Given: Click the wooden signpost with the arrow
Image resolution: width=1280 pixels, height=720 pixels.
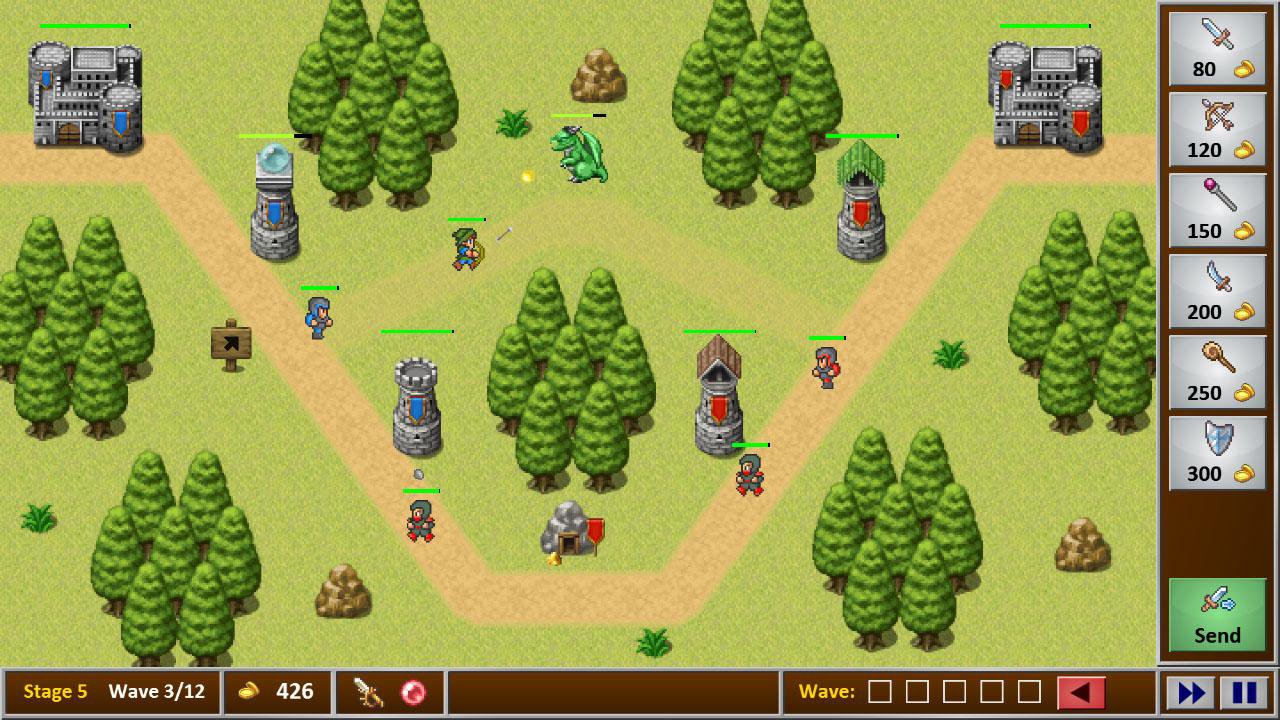Looking at the screenshot, I should point(230,340).
